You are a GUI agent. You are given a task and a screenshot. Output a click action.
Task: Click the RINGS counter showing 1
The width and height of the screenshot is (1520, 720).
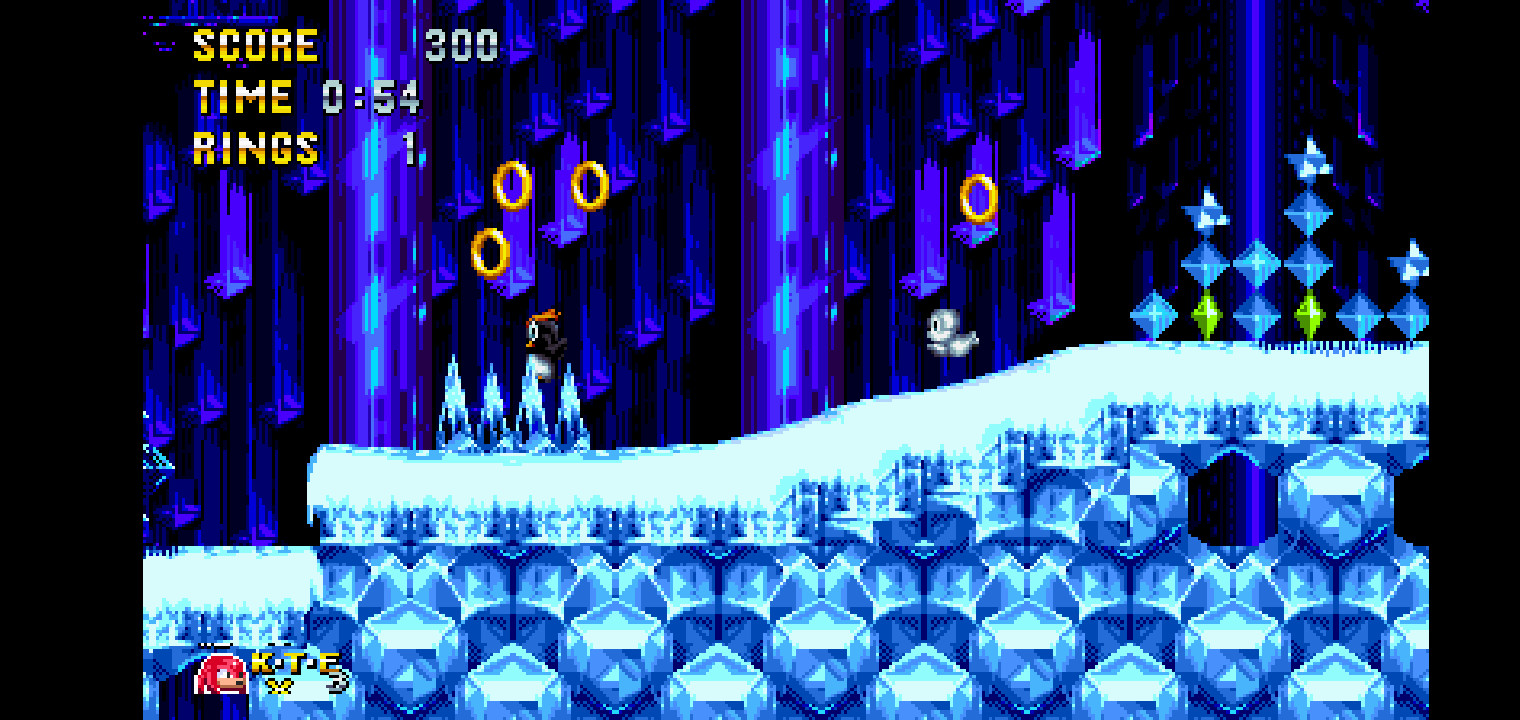pyautogui.click(x=255, y=148)
